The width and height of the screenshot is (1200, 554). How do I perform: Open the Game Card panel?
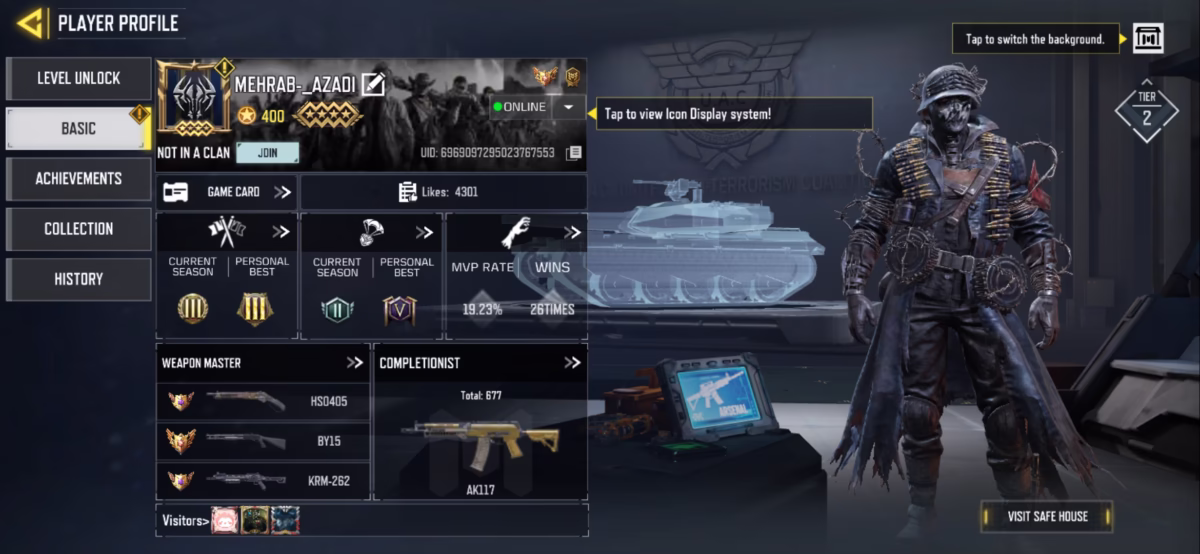click(227, 192)
